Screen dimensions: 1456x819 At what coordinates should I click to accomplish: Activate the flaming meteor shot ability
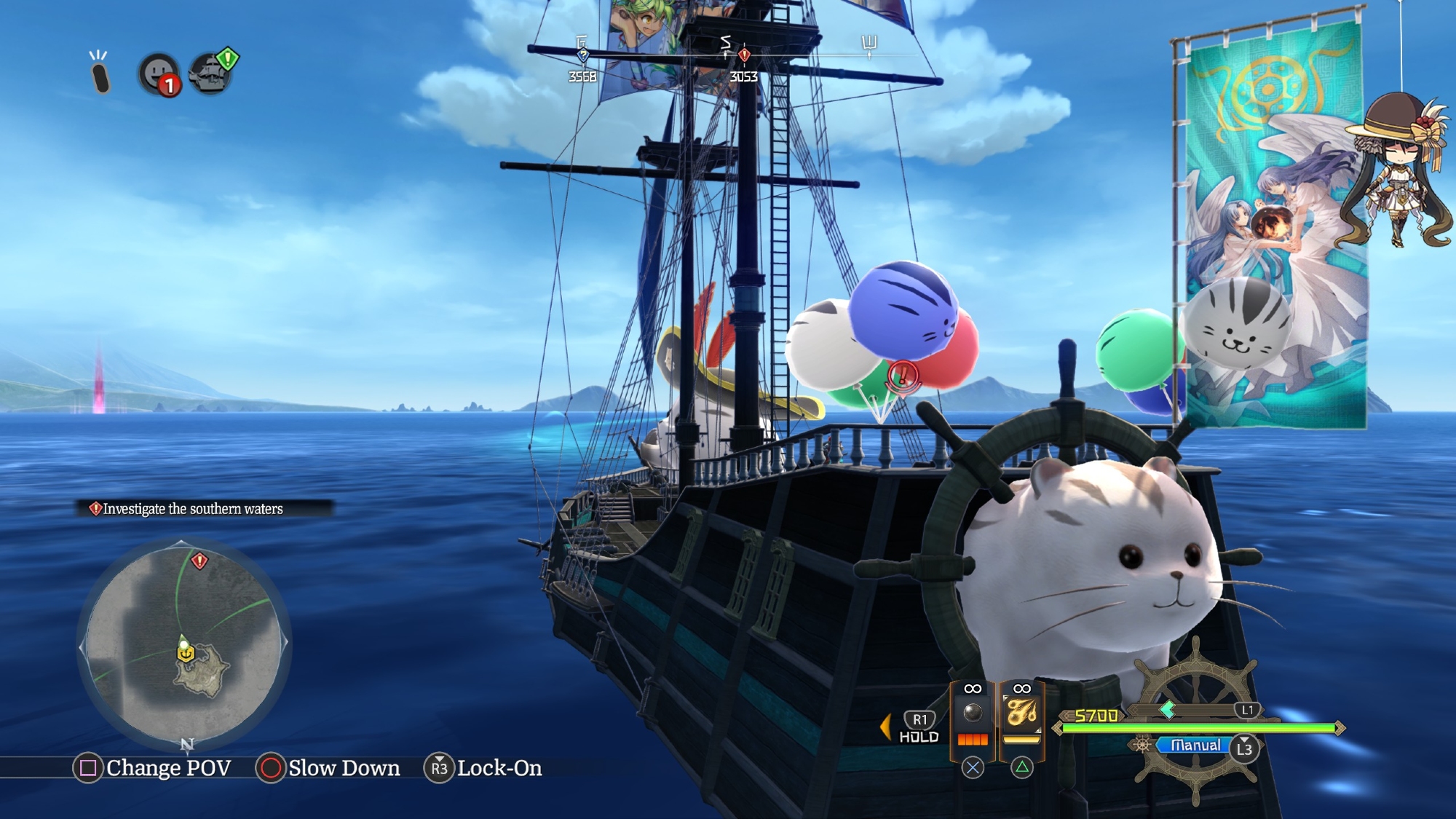[1021, 713]
